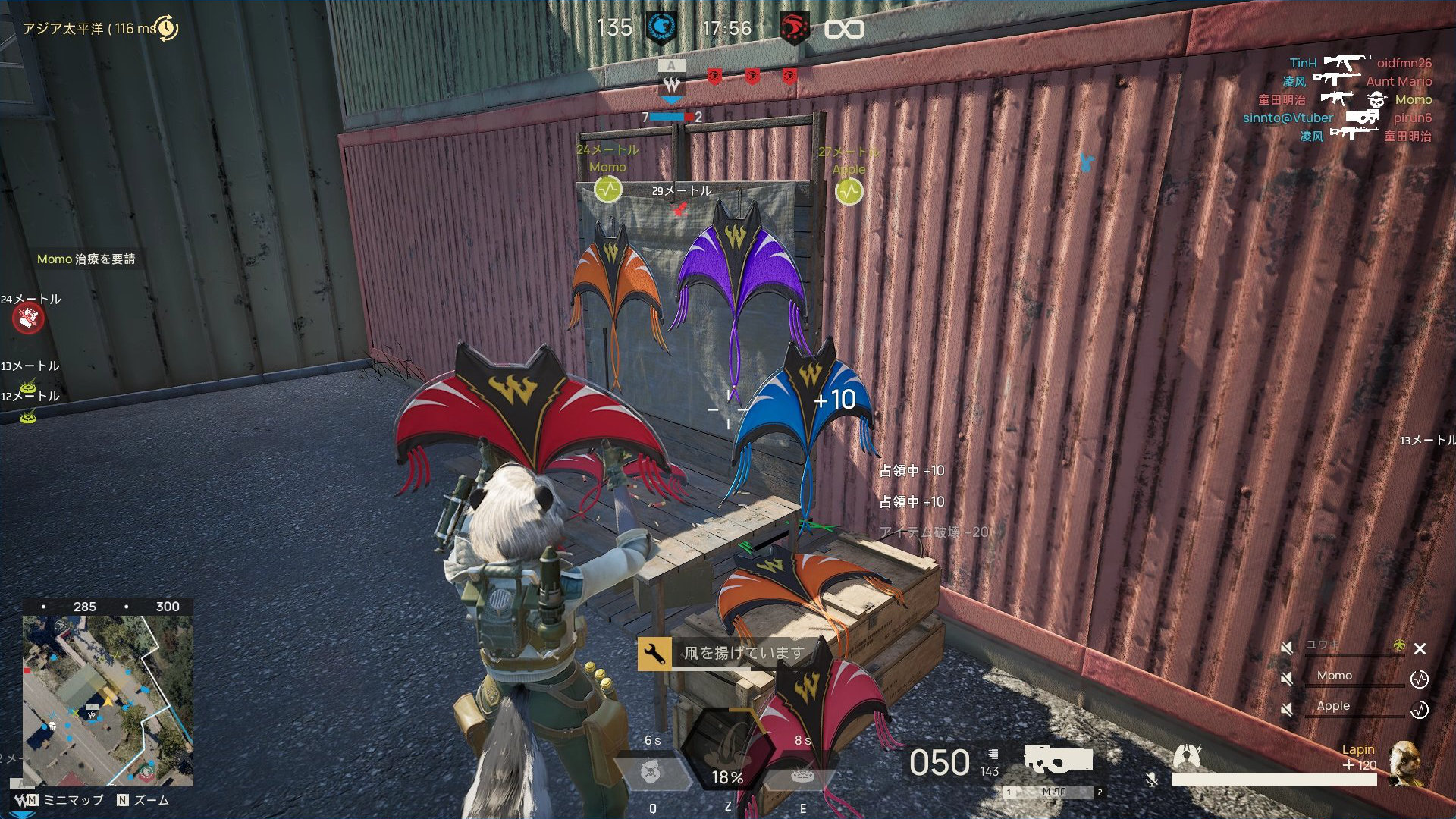The image size is (1456, 819).
Task: Select Apple's revive marker
Action: pyautogui.click(x=849, y=192)
